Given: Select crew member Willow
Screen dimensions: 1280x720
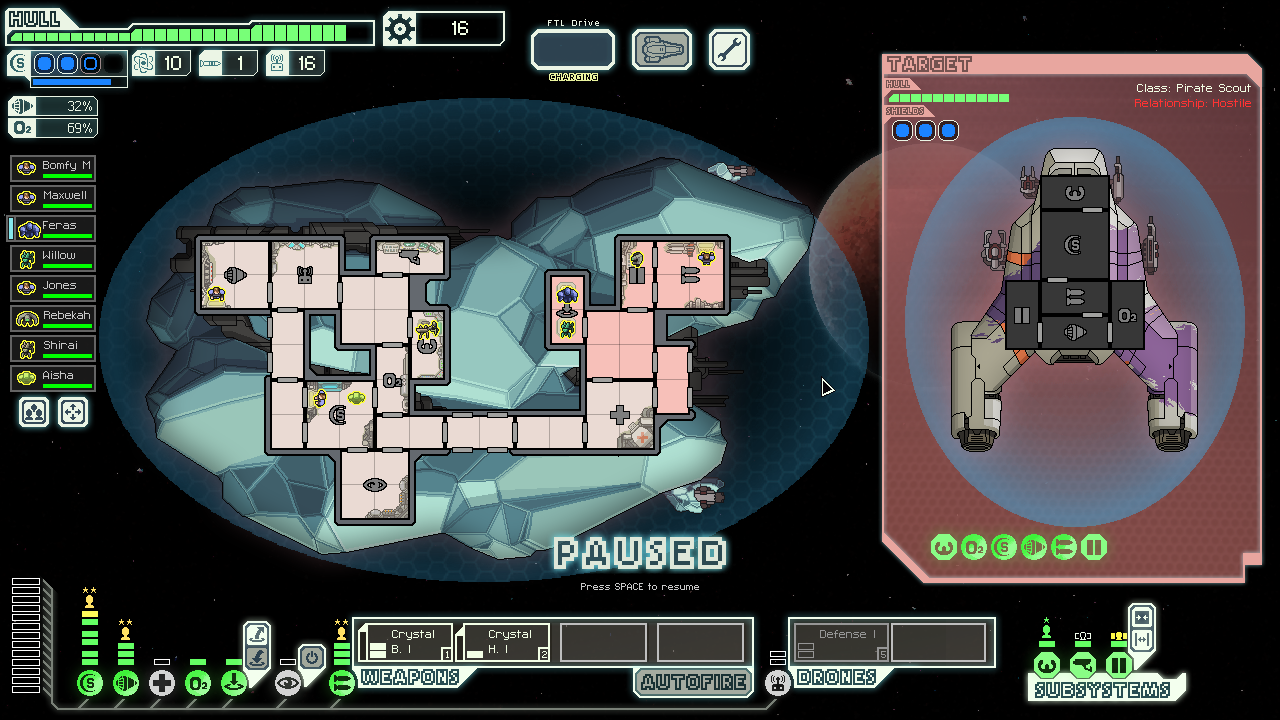Looking at the screenshot, I should tap(53, 258).
